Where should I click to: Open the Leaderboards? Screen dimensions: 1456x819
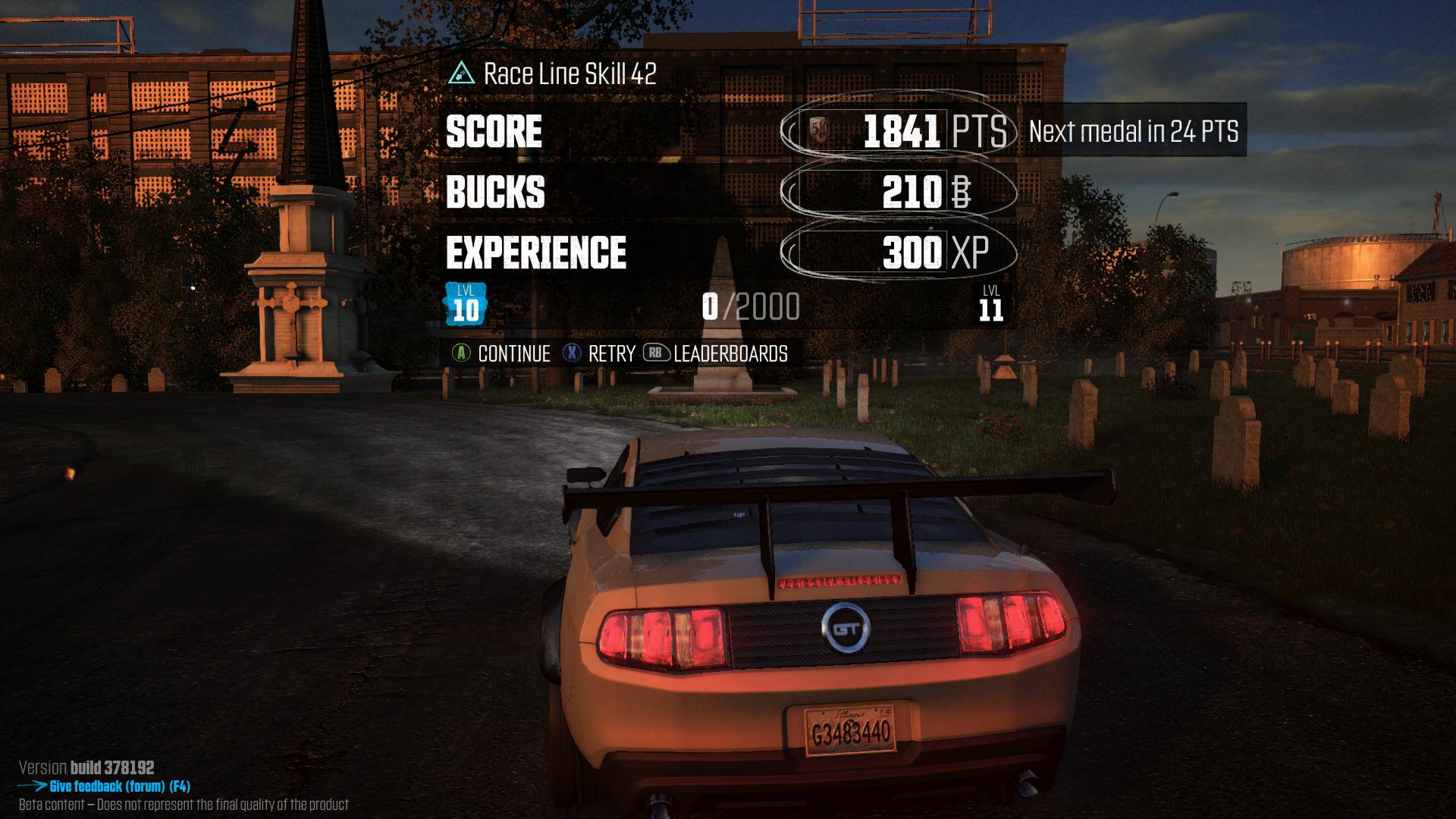pos(716,353)
